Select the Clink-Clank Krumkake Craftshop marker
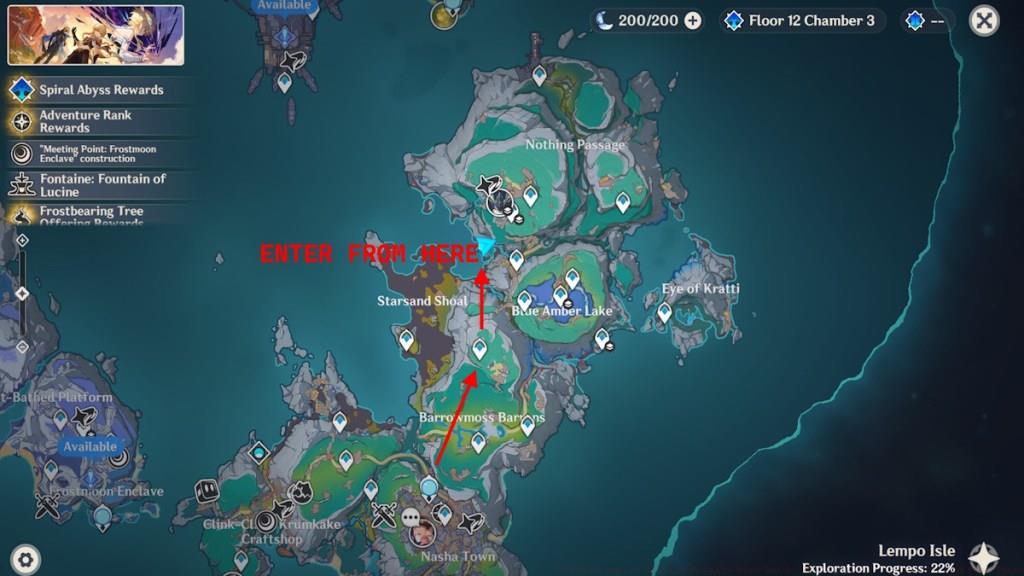This screenshot has width=1024, height=576. (x=267, y=521)
